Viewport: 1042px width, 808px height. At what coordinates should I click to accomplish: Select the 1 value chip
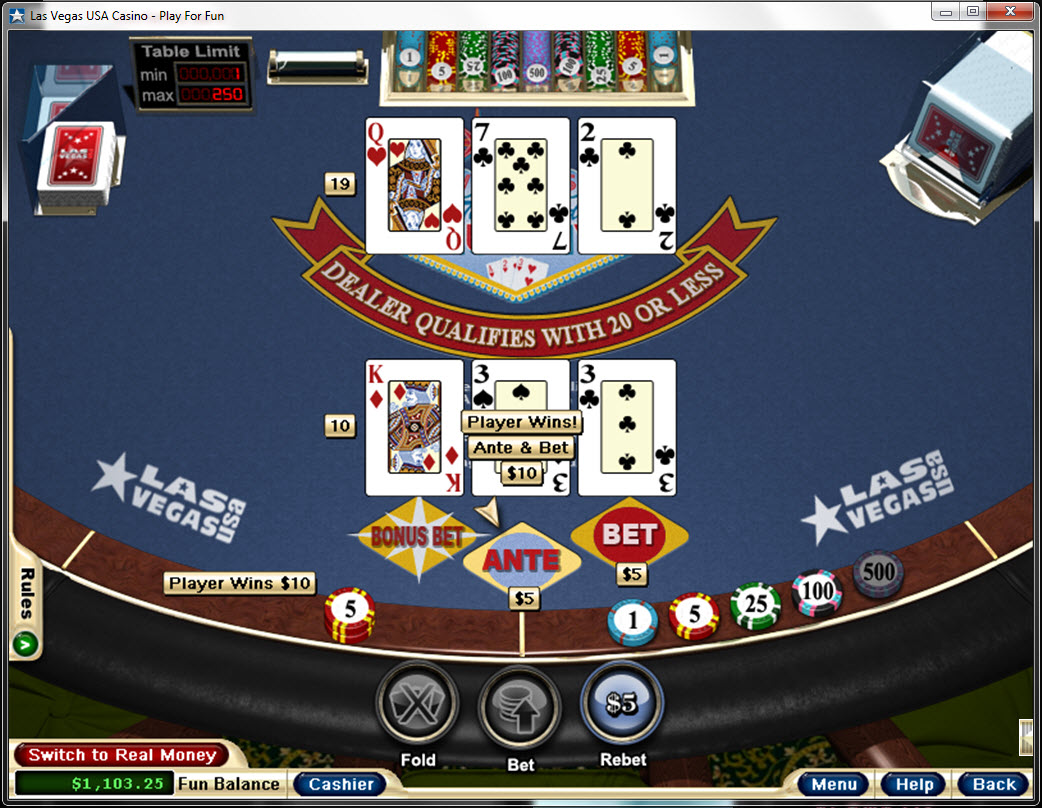pos(633,622)
